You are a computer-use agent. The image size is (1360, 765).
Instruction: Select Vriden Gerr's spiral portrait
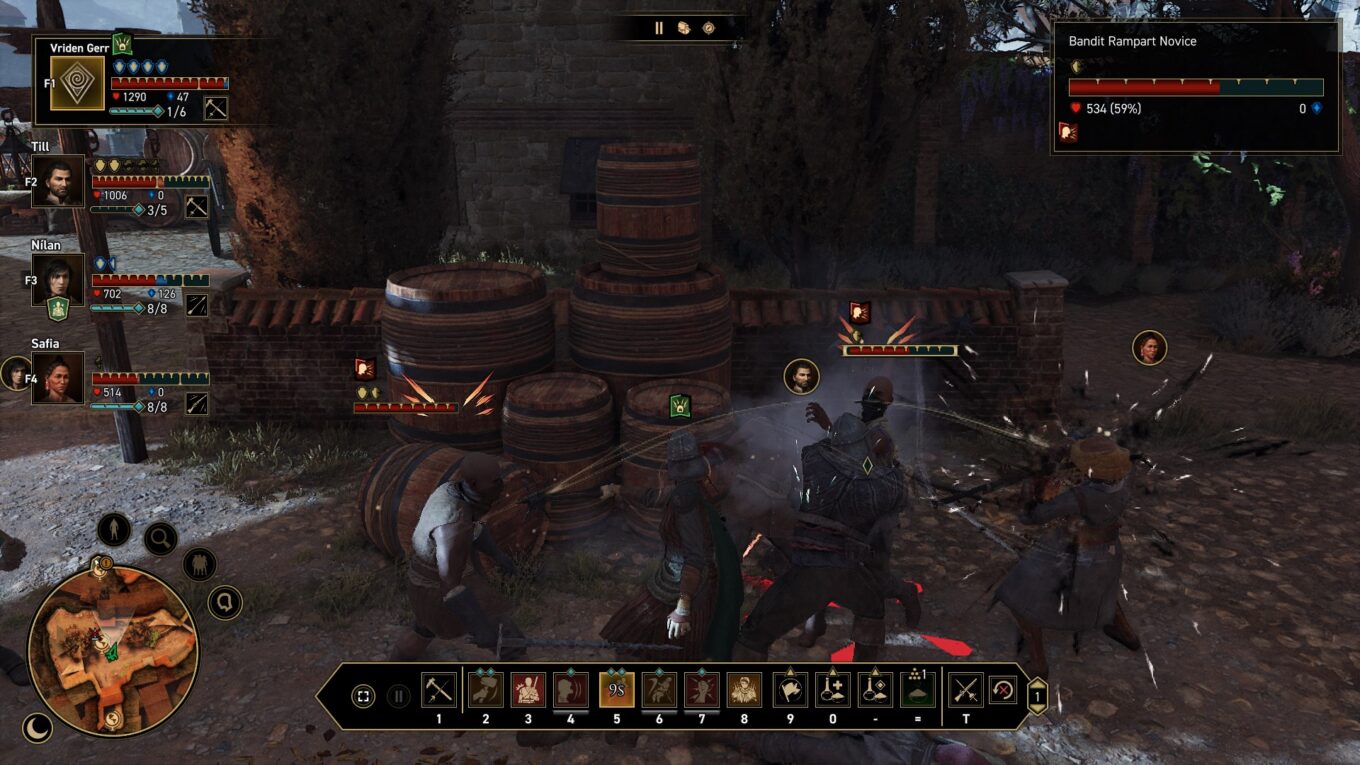[x=78, y=83]
